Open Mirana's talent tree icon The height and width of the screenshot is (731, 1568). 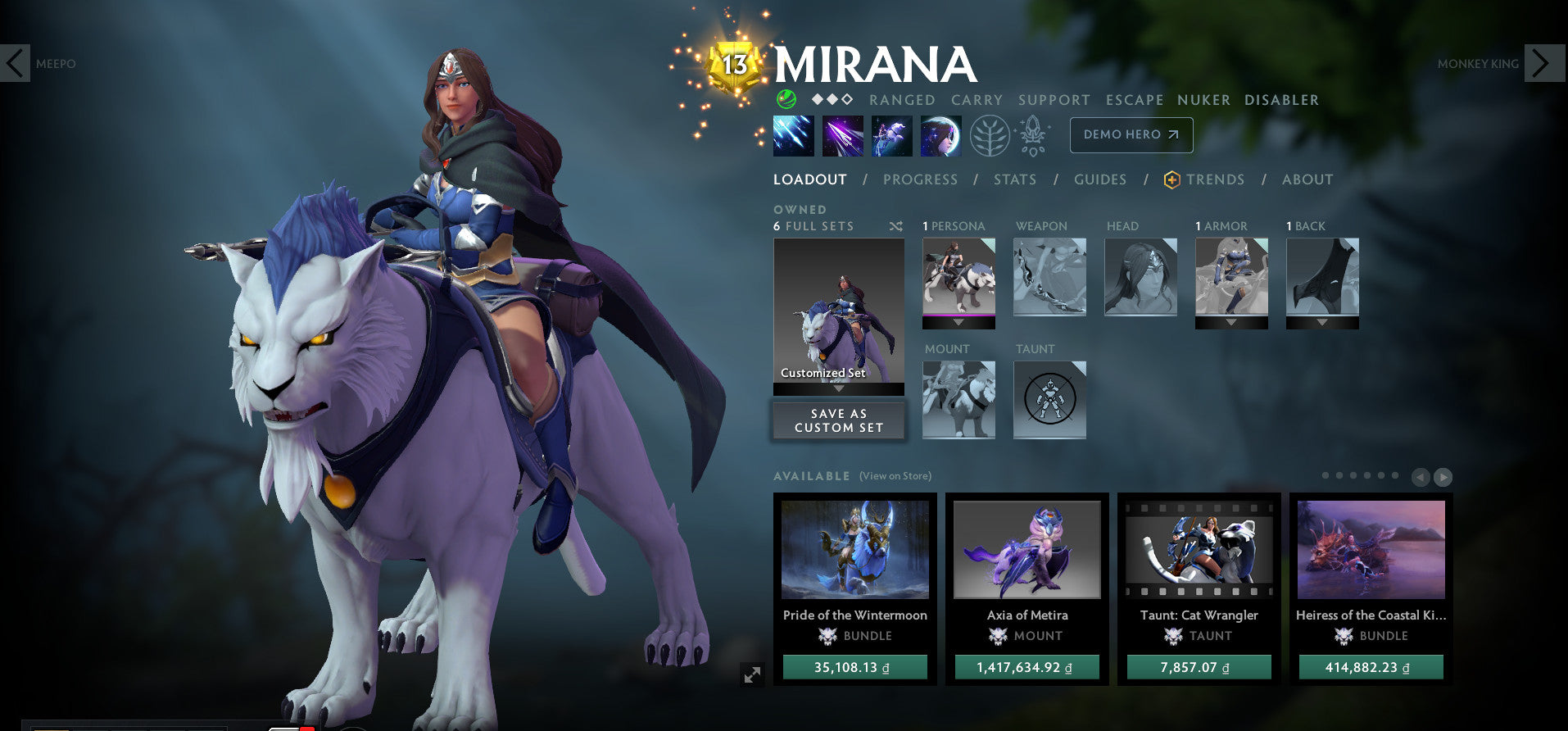990,135
